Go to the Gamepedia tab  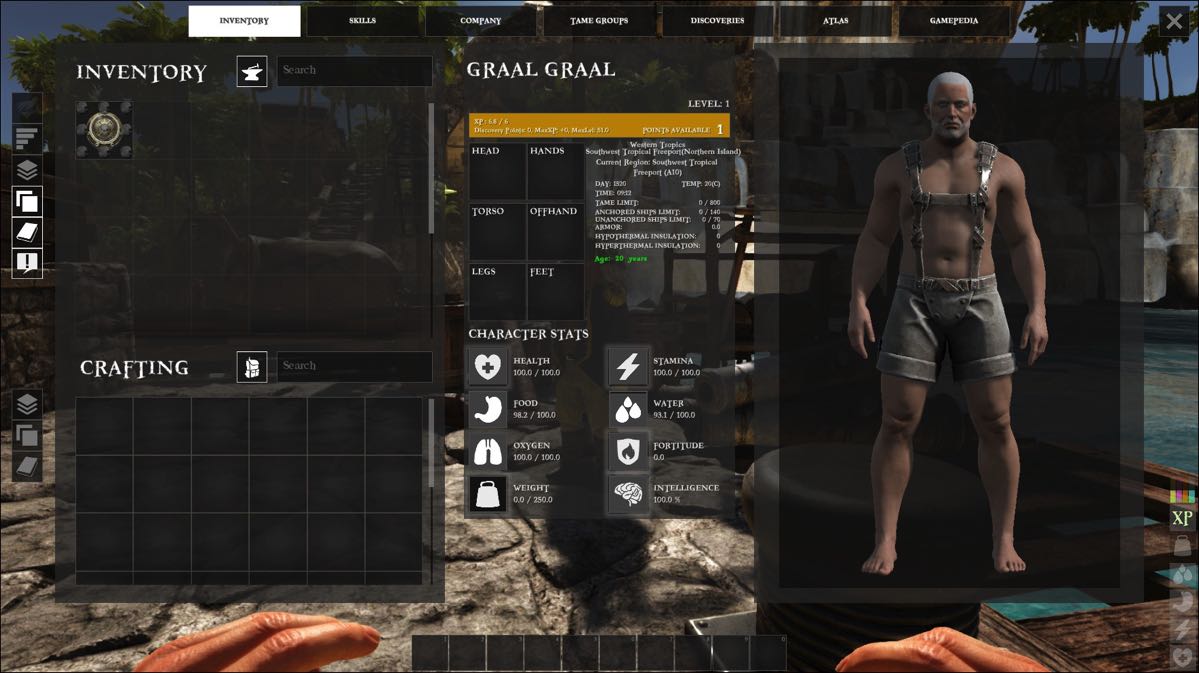(954, 21)
